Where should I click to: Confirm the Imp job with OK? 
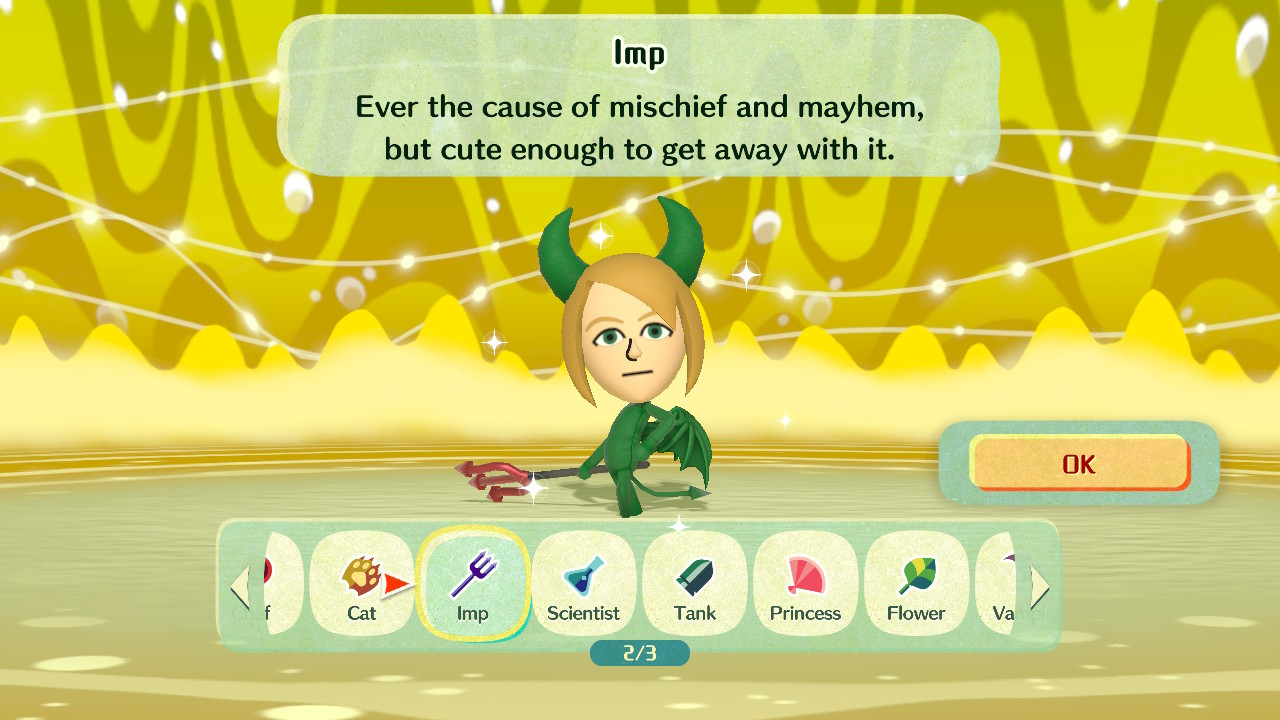1080,463
